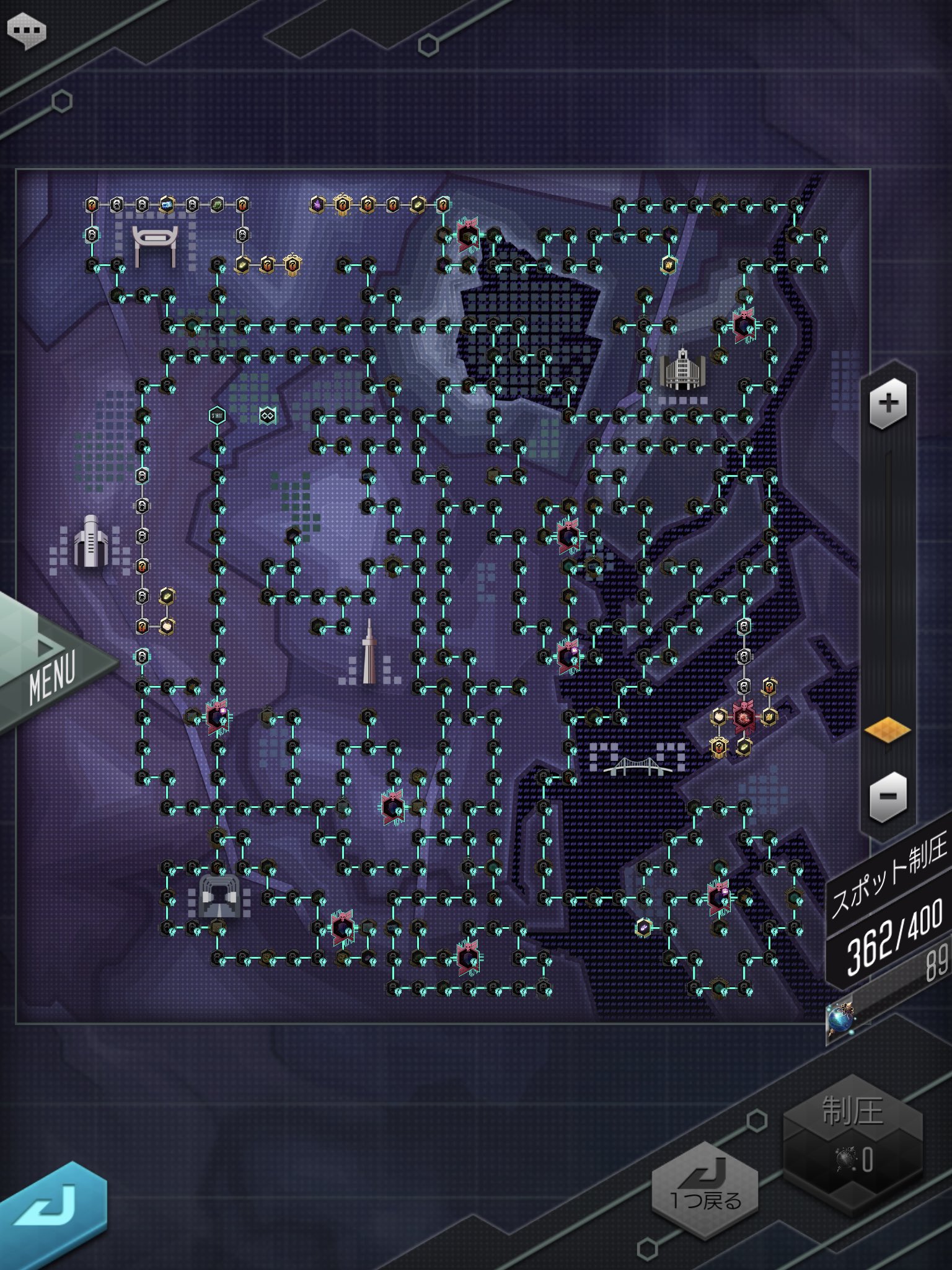This screenshot has height=1270, width=952.
Task: Click the orange zoom slider handle
Action: [888, 730]
